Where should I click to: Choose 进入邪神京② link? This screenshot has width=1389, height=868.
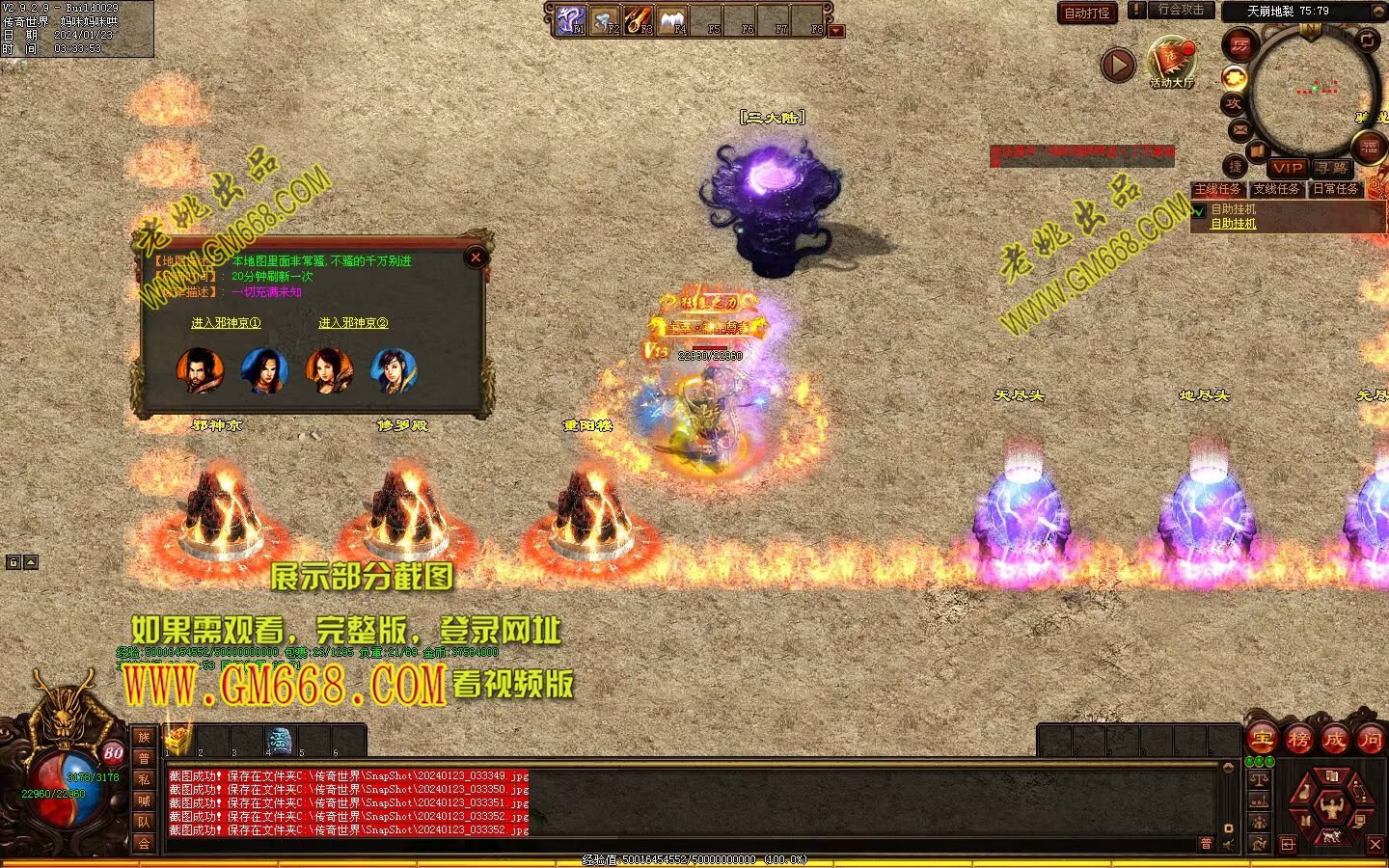(x=353, y=323)
